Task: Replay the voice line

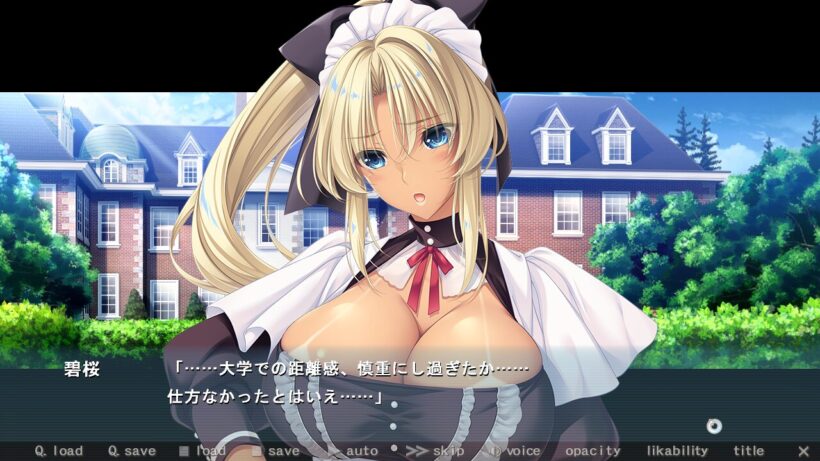Action: 514,451
